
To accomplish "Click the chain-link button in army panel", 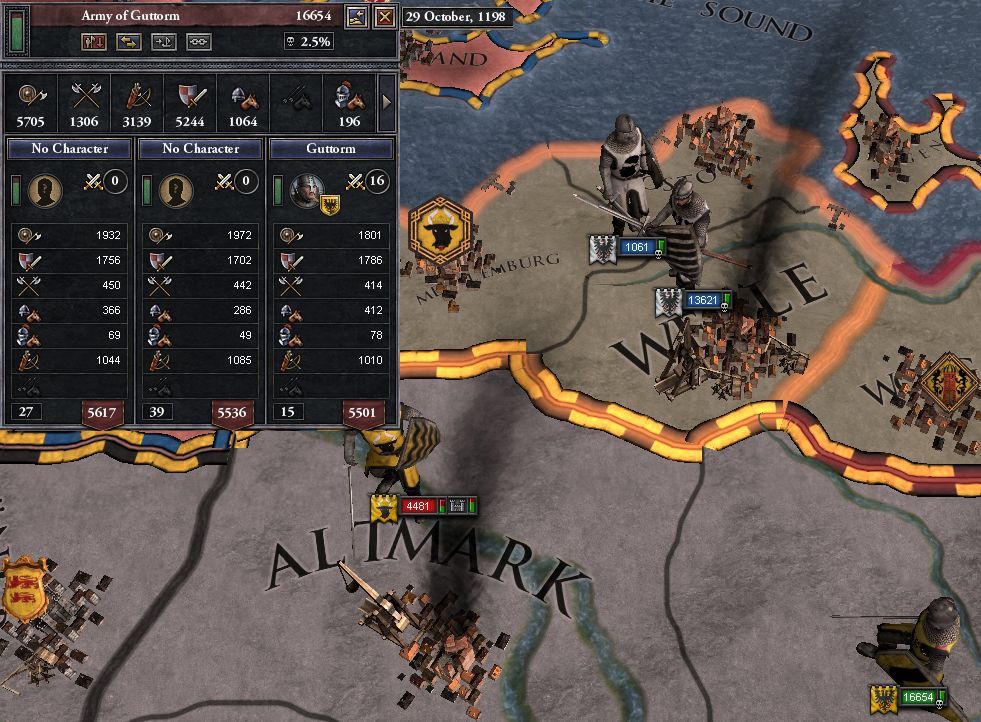I will tap(198, 42).
